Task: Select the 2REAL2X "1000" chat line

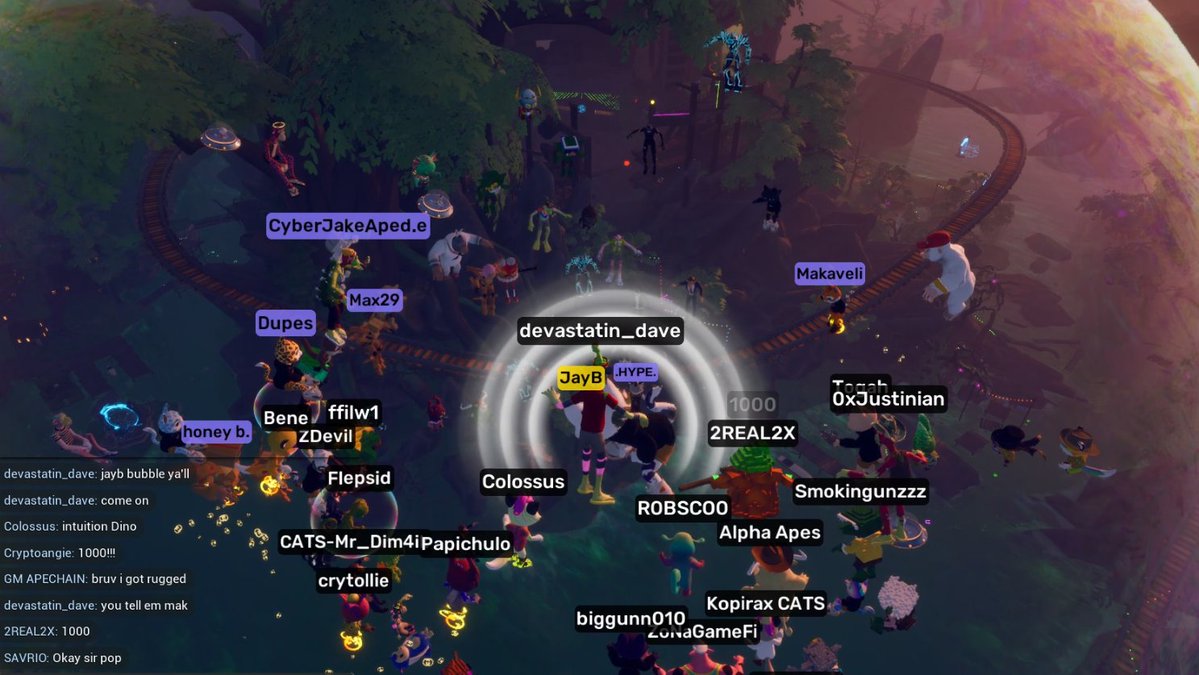Action: pos(47,631)
